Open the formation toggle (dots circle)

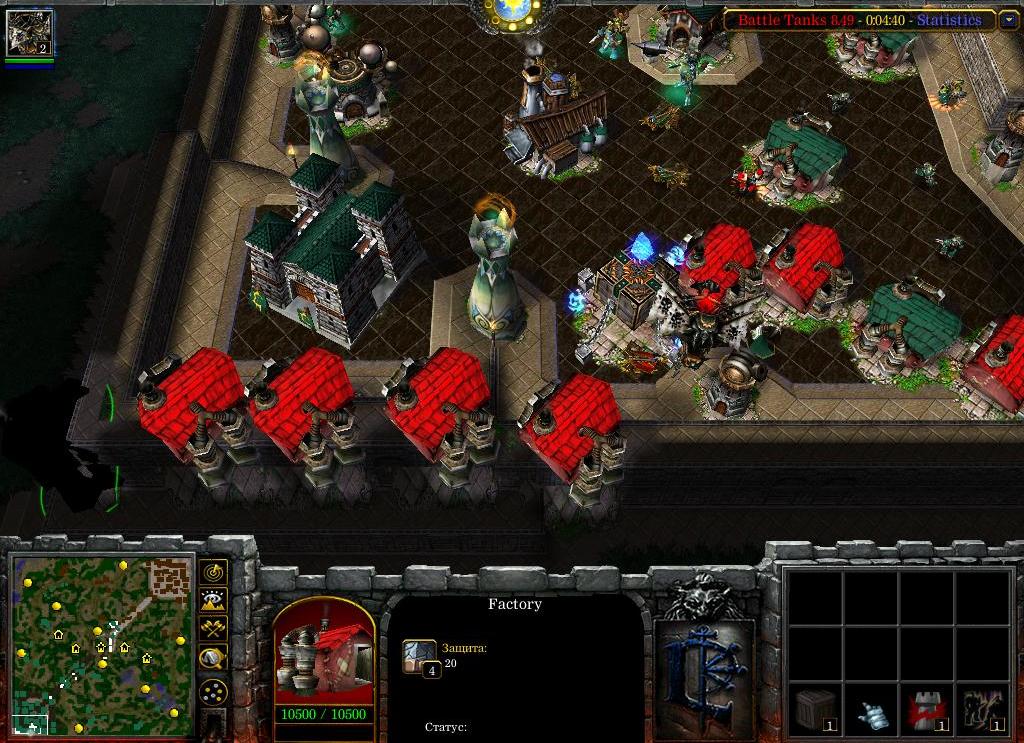point(213,691)
